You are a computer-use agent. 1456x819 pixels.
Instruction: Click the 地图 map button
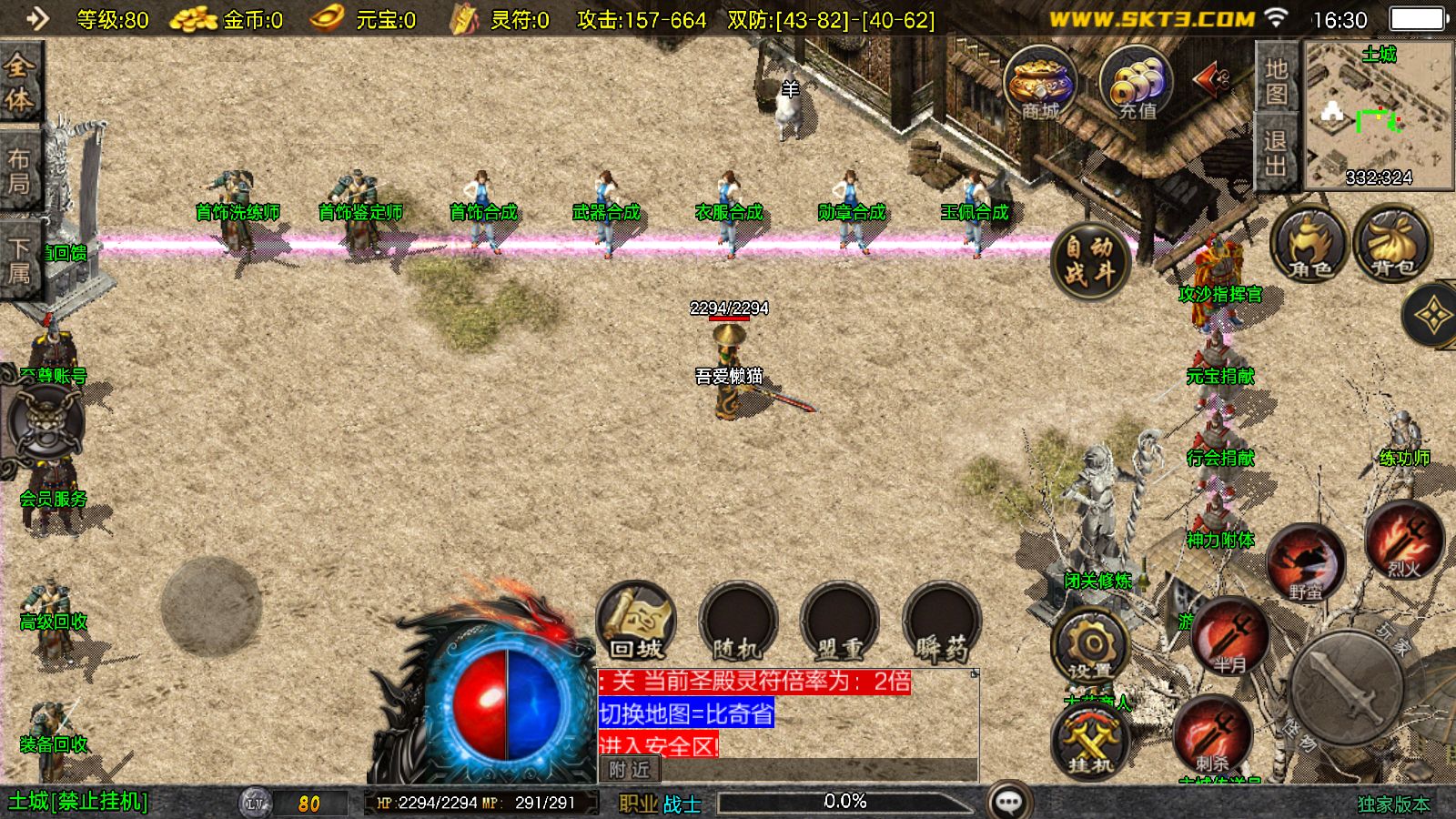(1276, 81)
